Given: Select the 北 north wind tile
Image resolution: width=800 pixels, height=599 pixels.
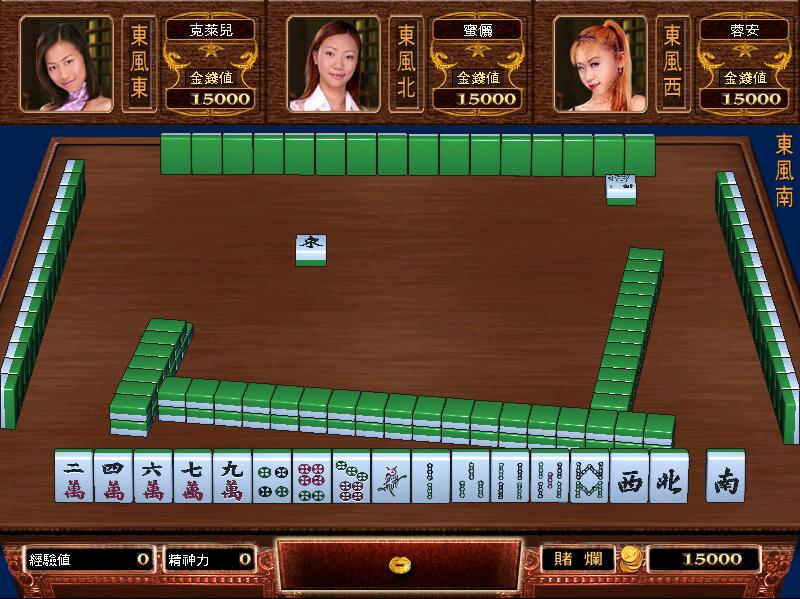Looking at the screenshot, I should click(668, 476).
